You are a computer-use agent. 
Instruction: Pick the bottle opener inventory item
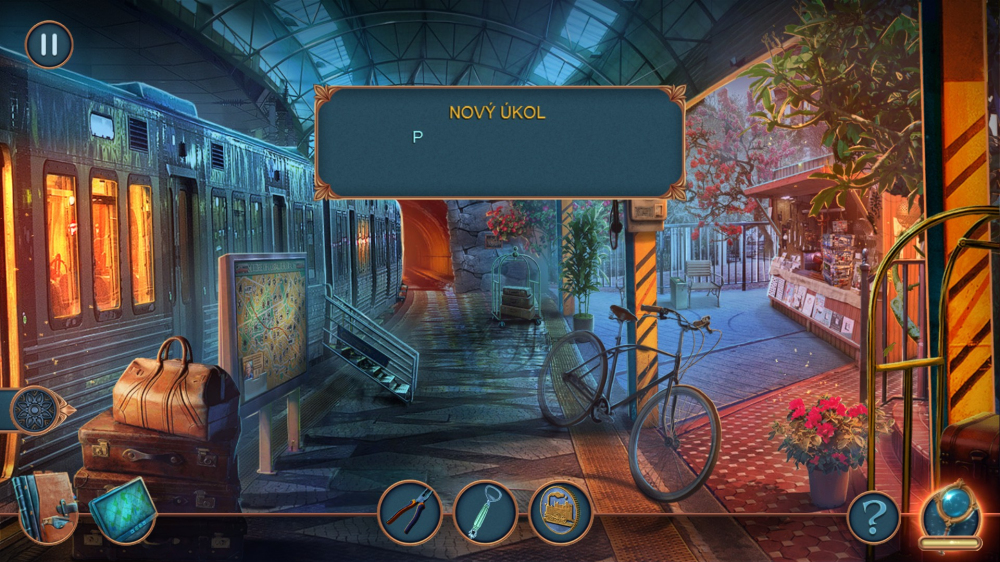[485, 512]
